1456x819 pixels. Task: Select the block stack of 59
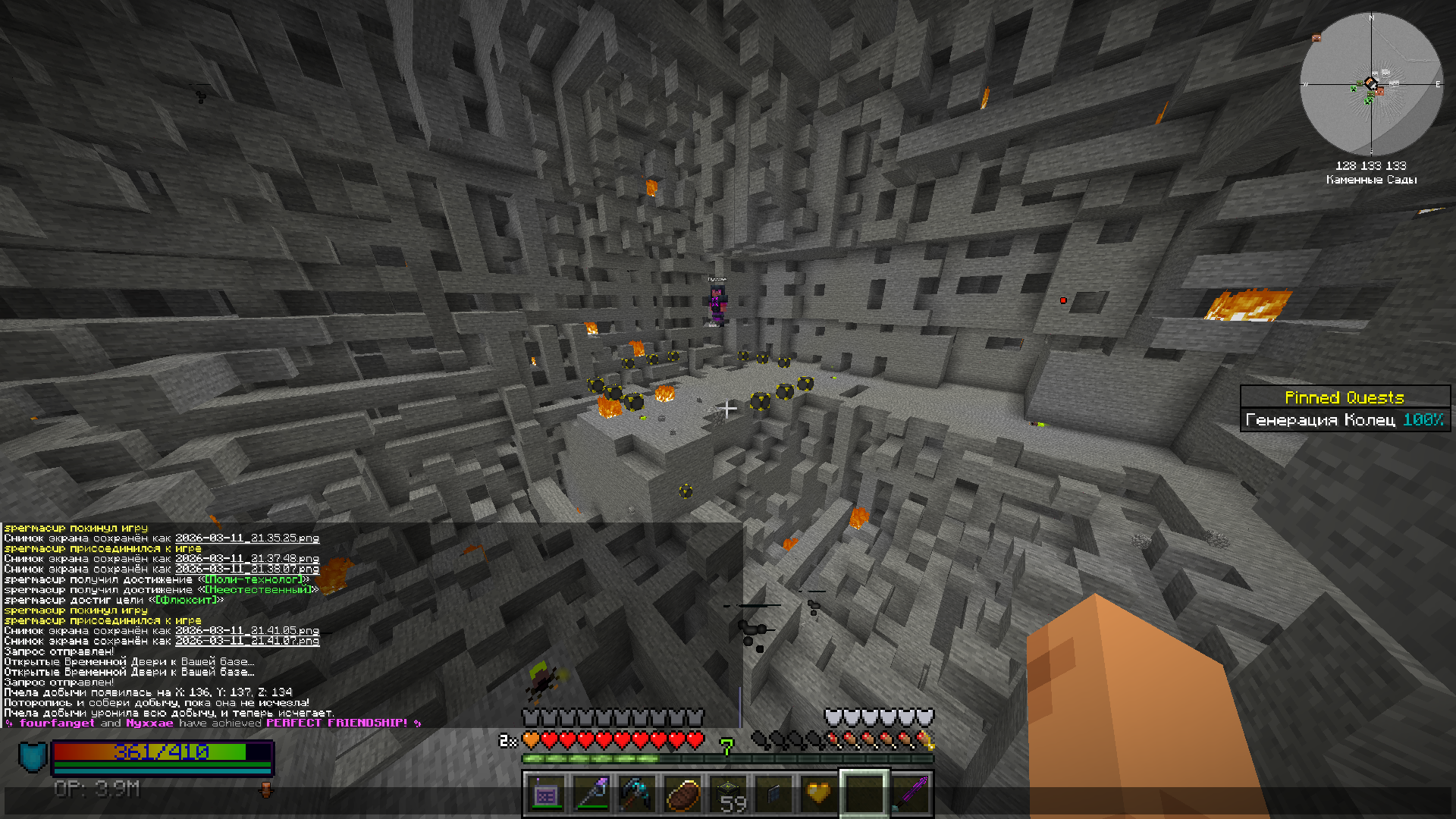click(x=729, y=795)
